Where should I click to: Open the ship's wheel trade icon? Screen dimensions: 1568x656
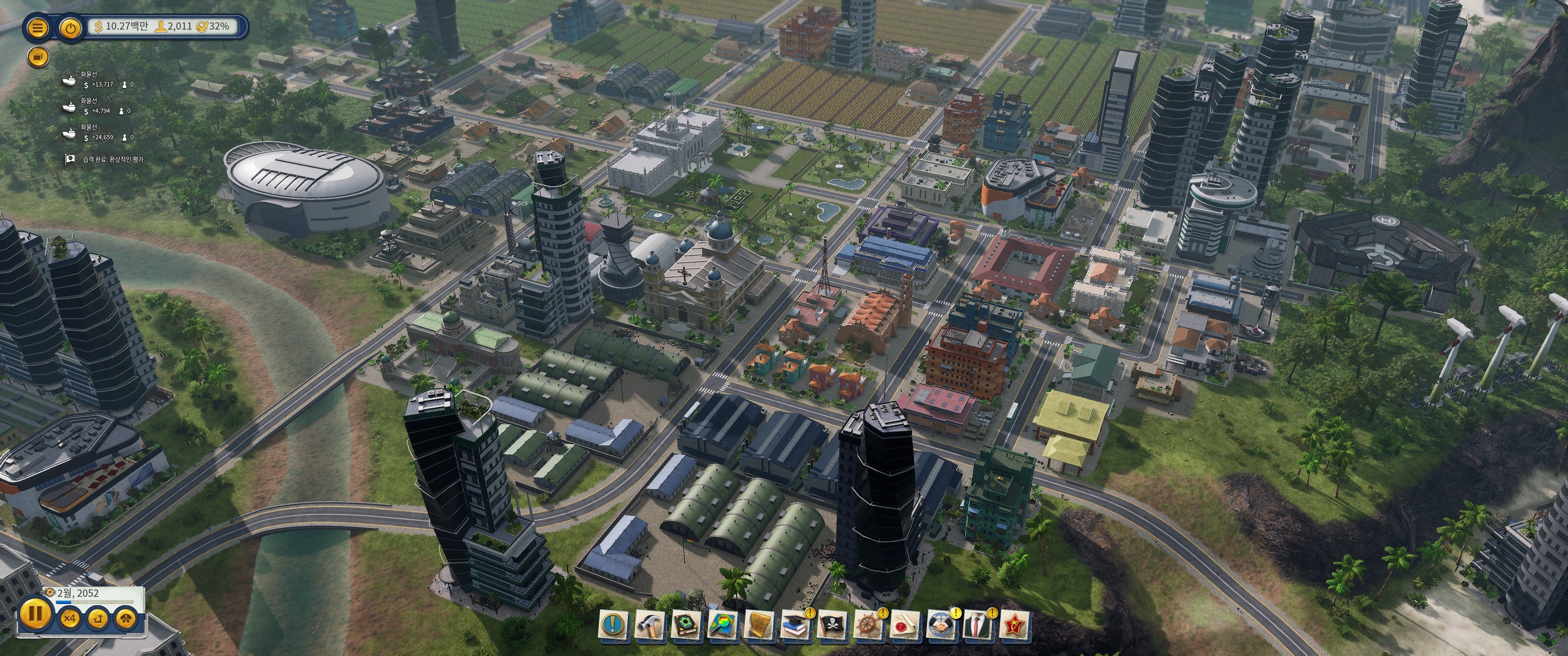tap(869, 625)
